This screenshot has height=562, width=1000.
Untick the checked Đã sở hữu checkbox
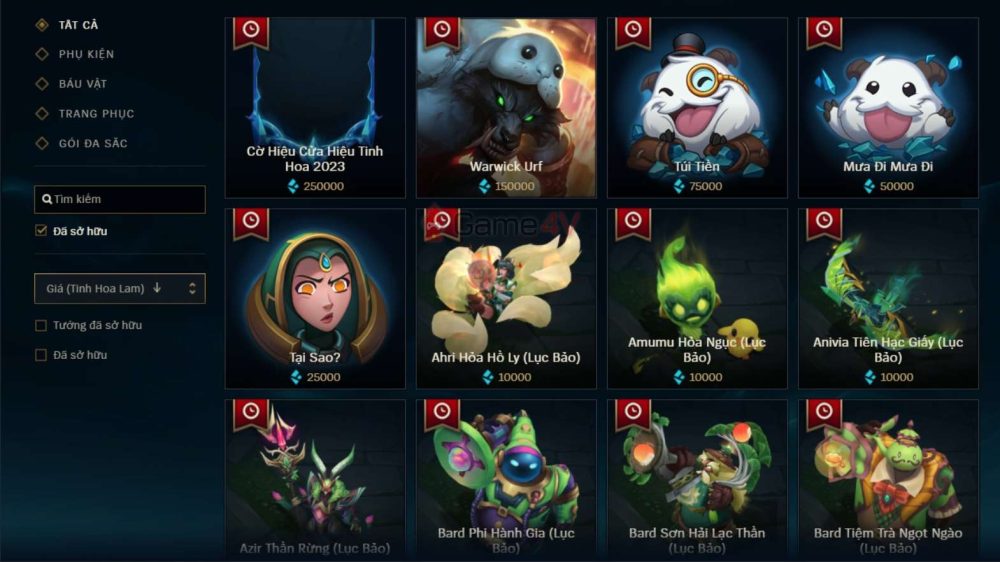click(41, 231)
